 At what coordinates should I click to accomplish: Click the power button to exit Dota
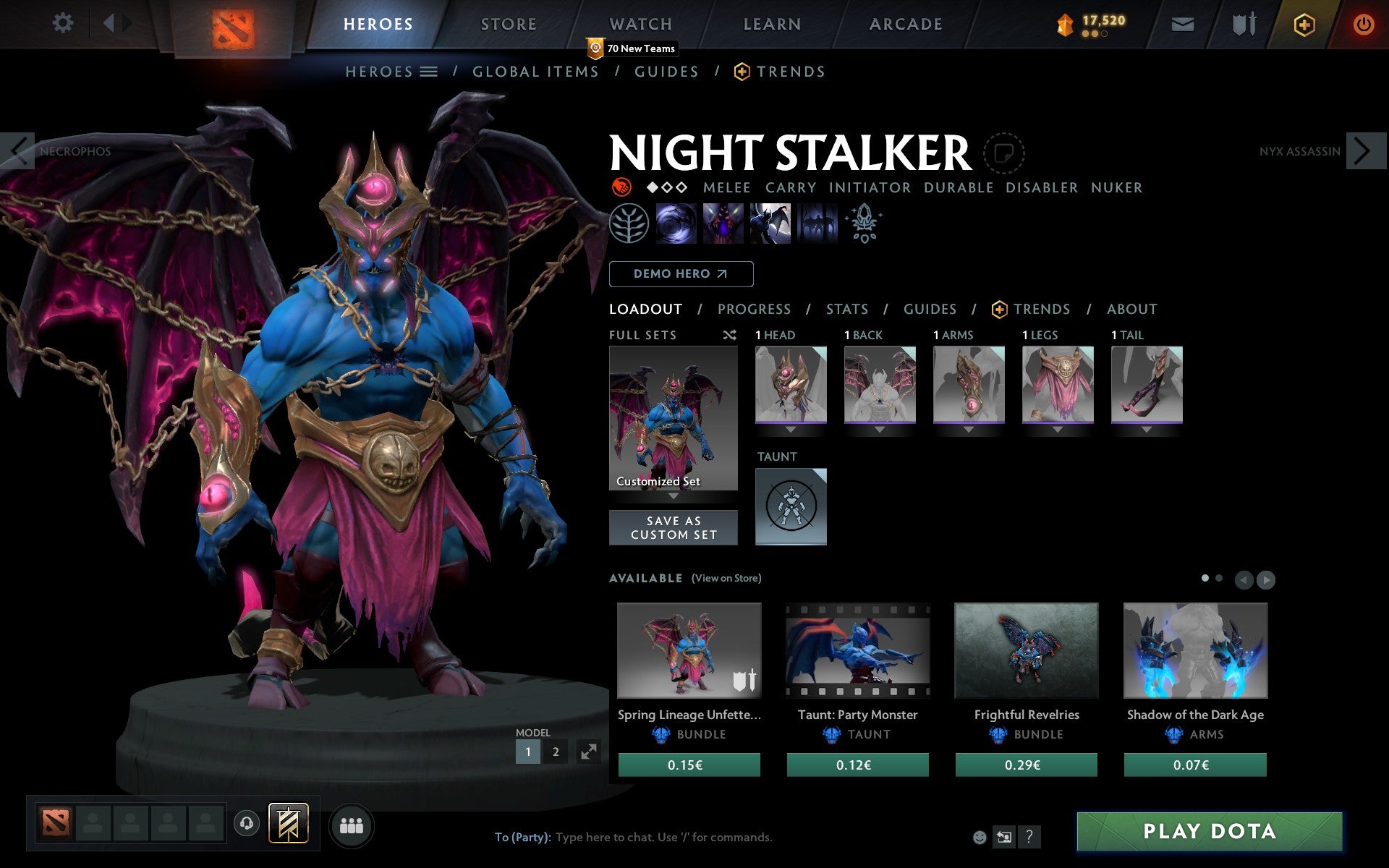pyautogui.click(x=1363, y=24)
